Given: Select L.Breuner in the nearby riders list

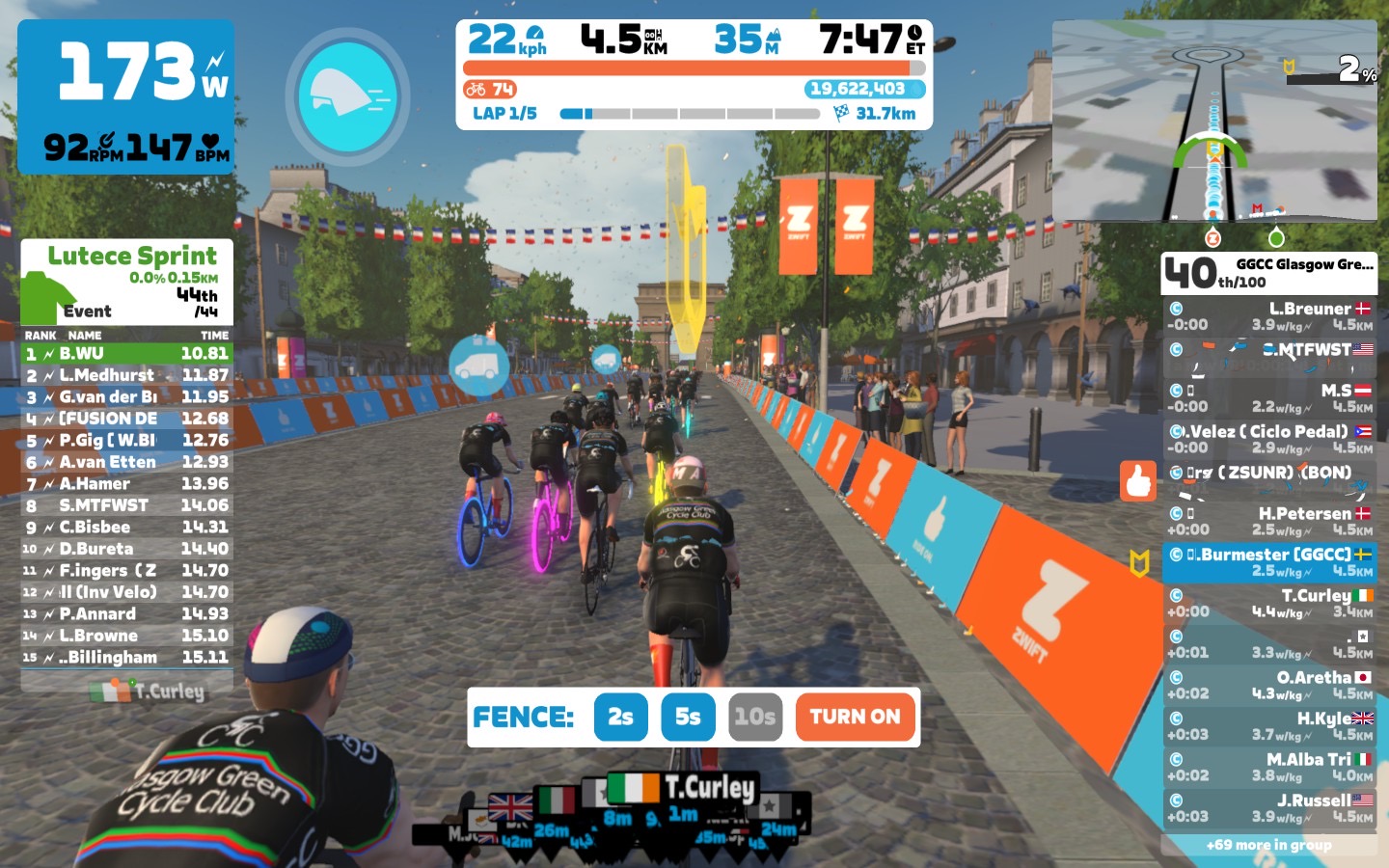Looking at the screenshot, I should pyautogui.click(x=1269, y=316).
